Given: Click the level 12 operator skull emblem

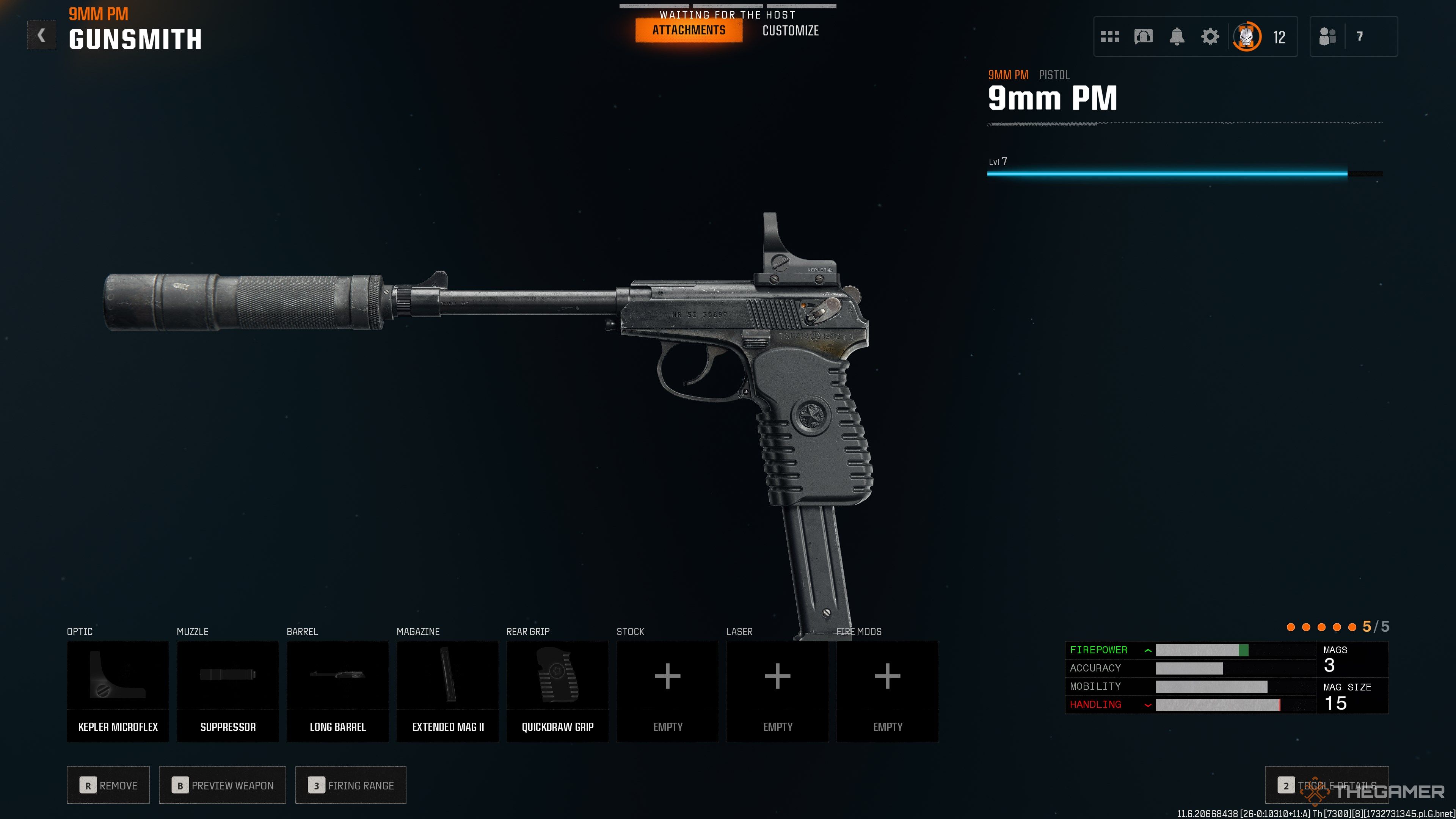Looking at the screenshot, I should coord(1247,36).
